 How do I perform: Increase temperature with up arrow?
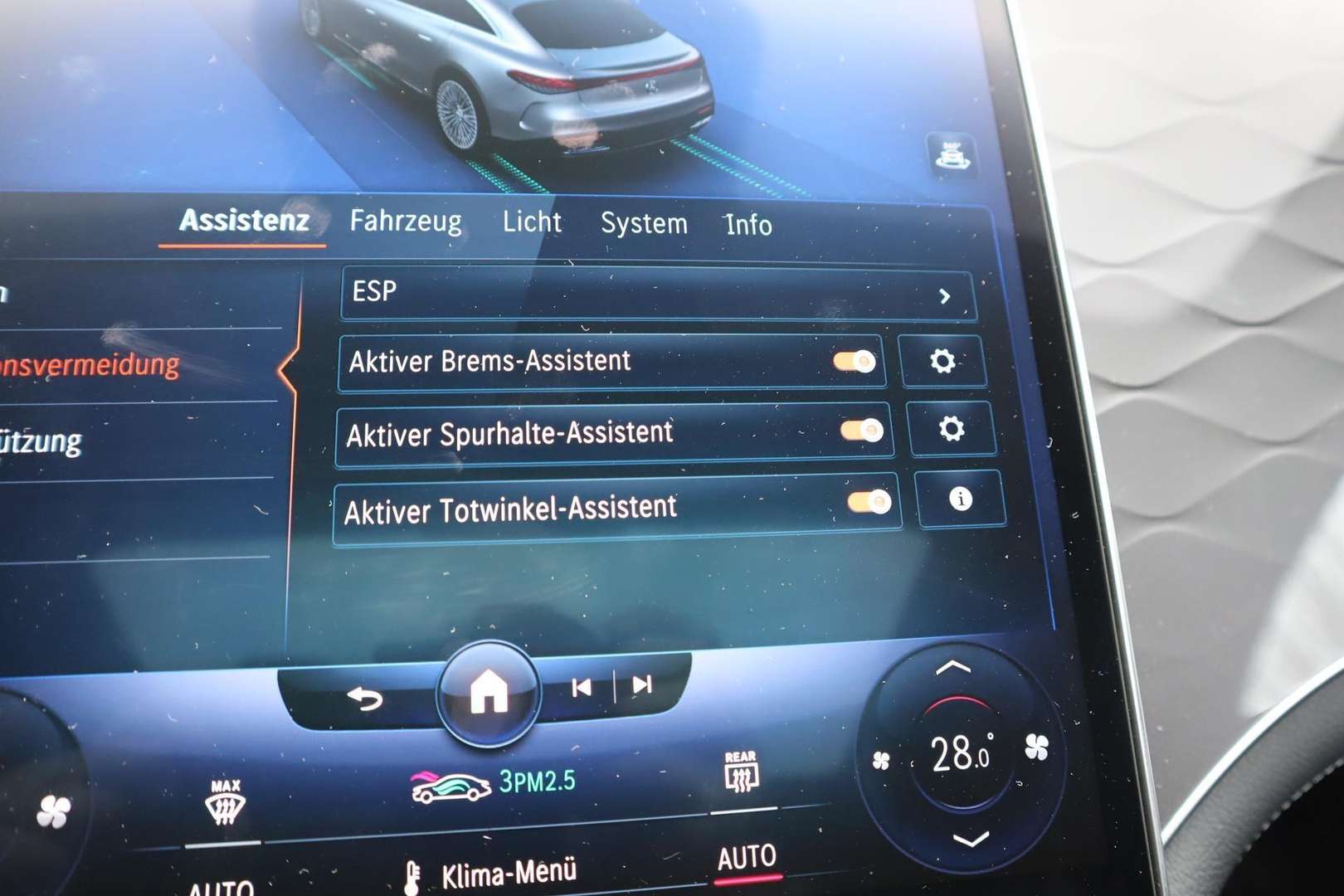tap(952, 668)
